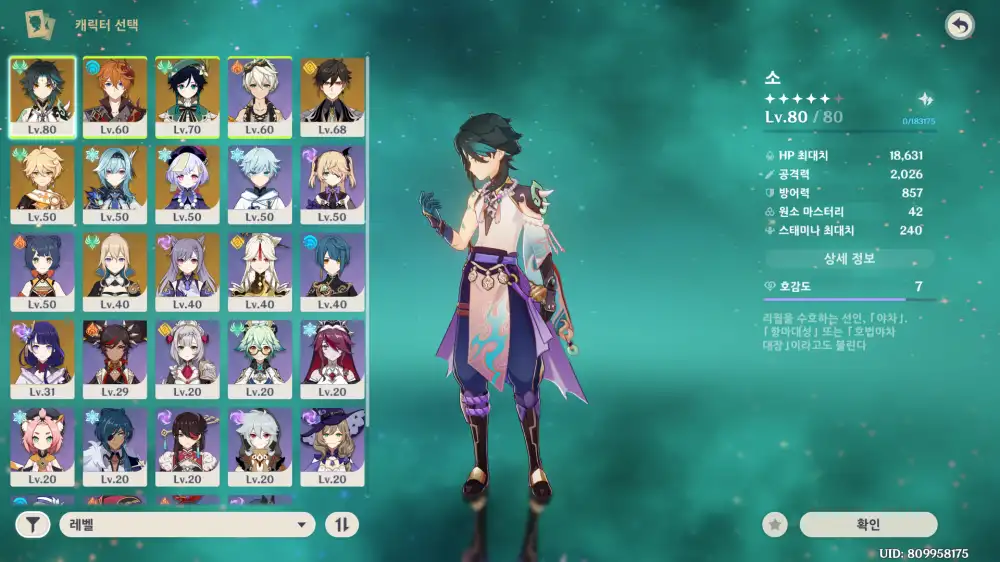Image resolution: width=1000 pixels, height=562 pixels.
Task: Select the blonde Traveler portrait at Lv.50
Action: click(42, 184)
